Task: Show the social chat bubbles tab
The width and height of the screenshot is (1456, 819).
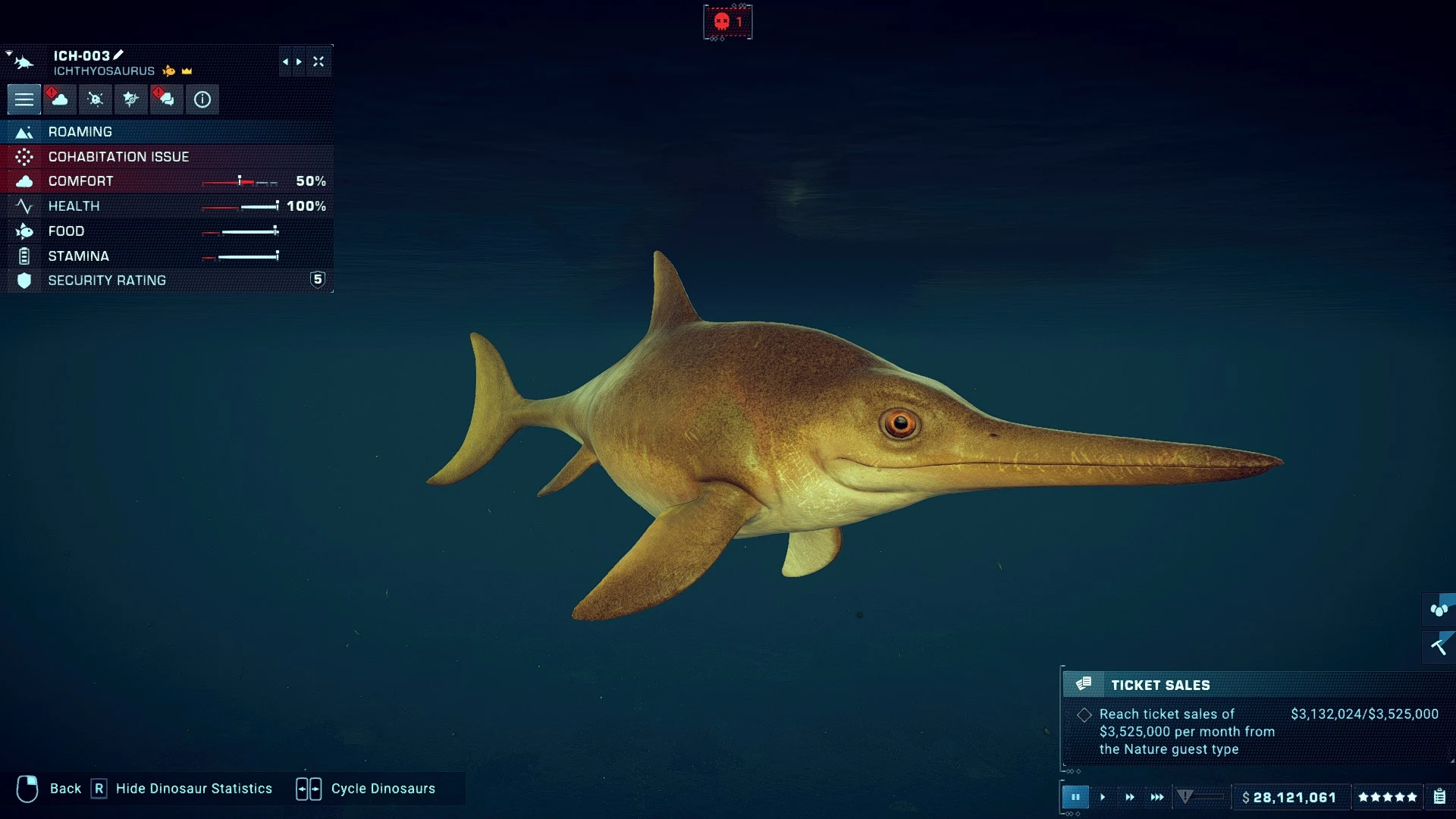Action: click(166, 99)
